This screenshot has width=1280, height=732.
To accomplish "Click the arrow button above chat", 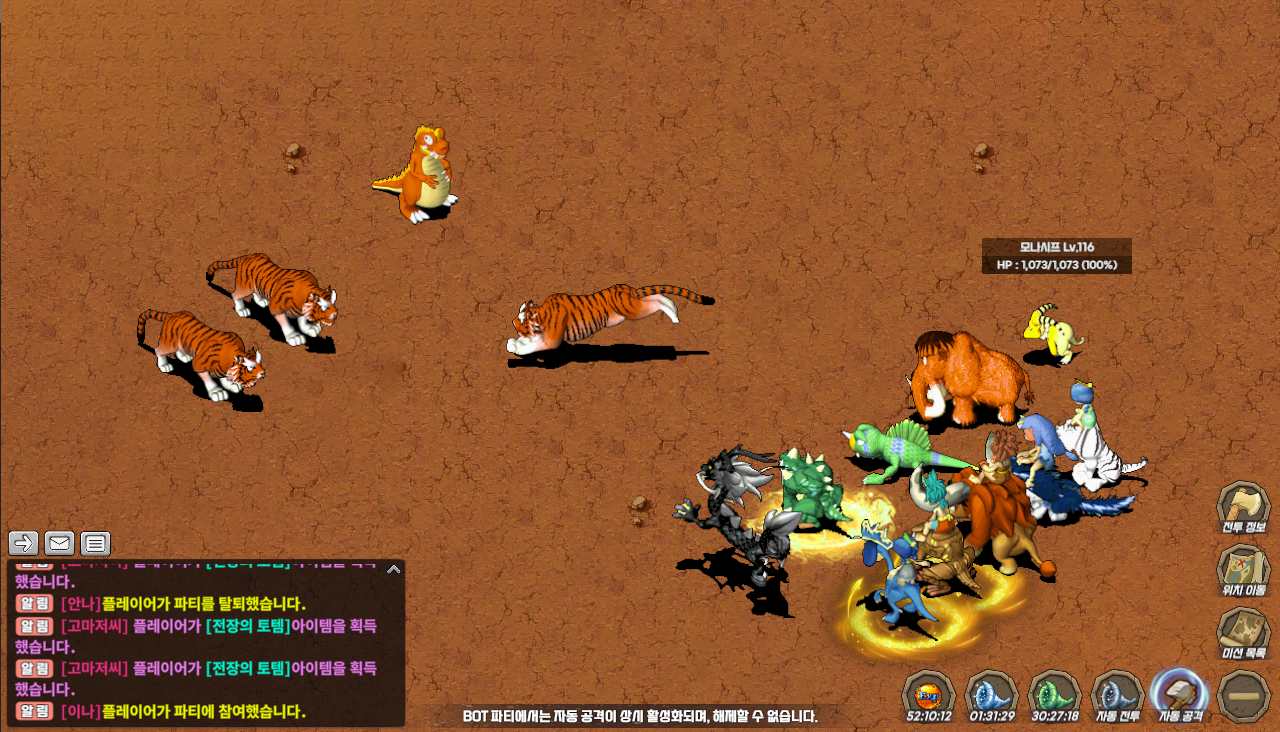I will point(24,543).
